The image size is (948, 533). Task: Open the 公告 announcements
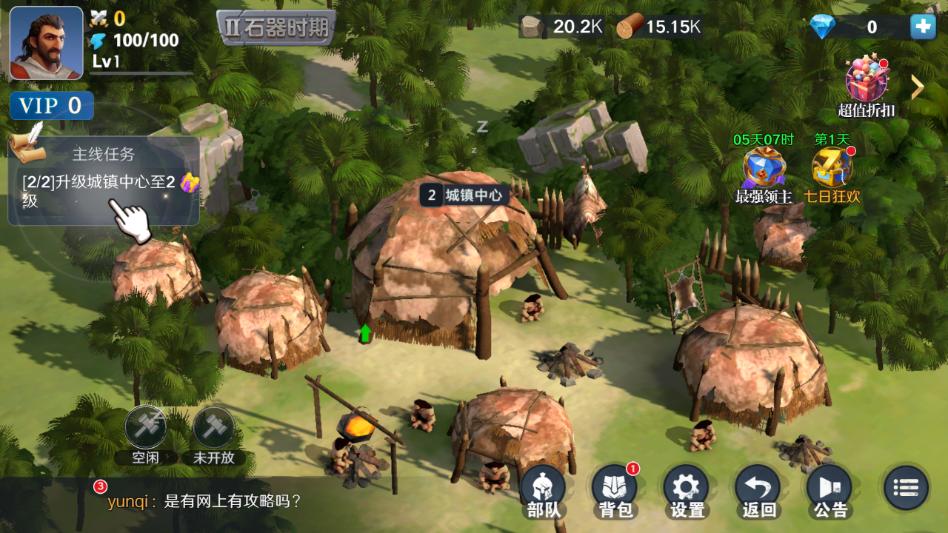[830, 492]
